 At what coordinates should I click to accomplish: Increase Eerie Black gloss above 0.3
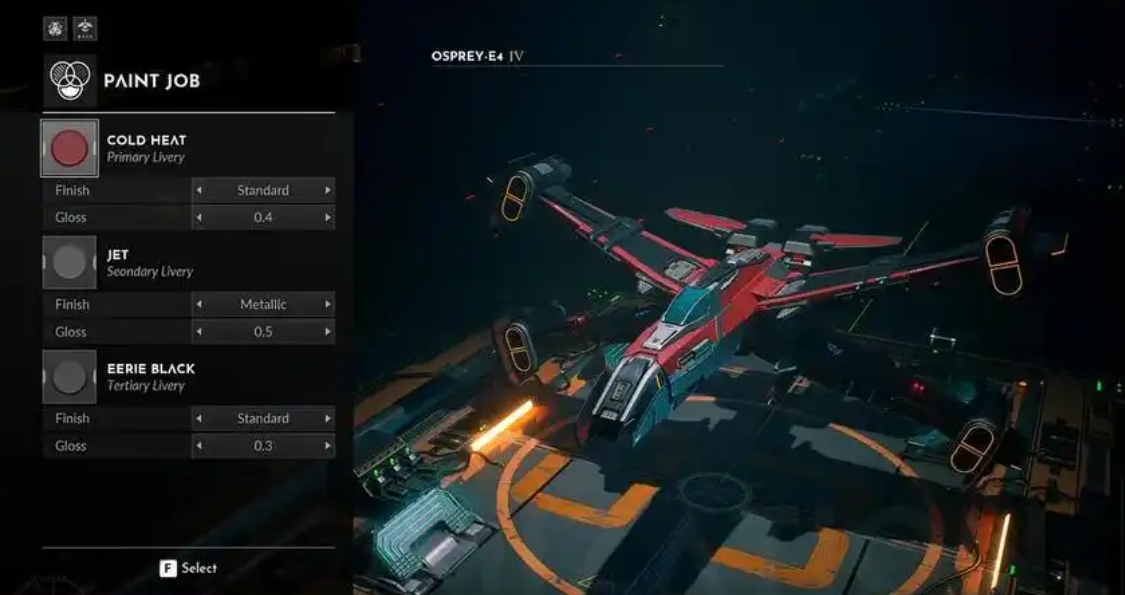(327, 445)
